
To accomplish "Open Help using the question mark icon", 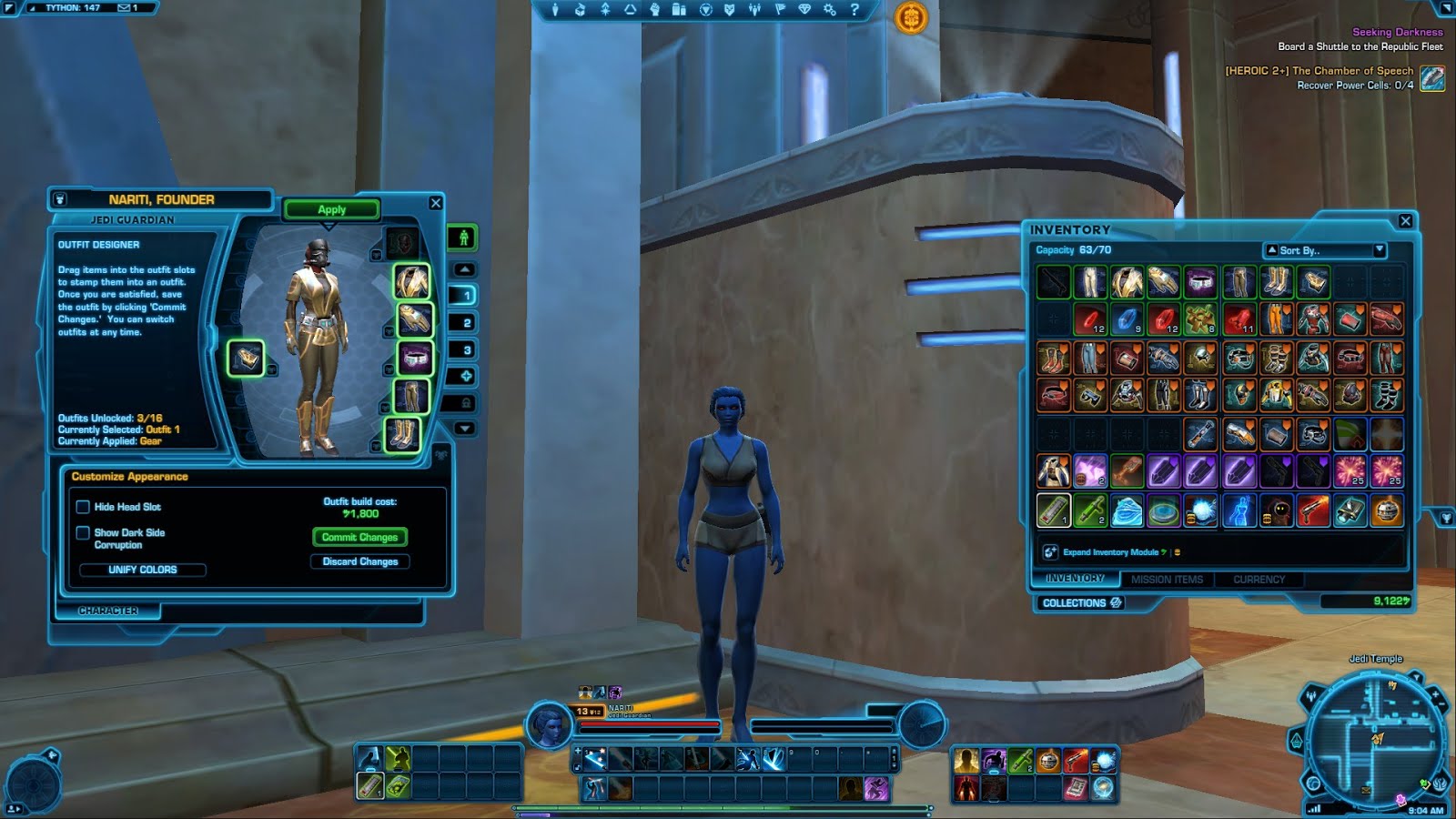I will (853, 10).
